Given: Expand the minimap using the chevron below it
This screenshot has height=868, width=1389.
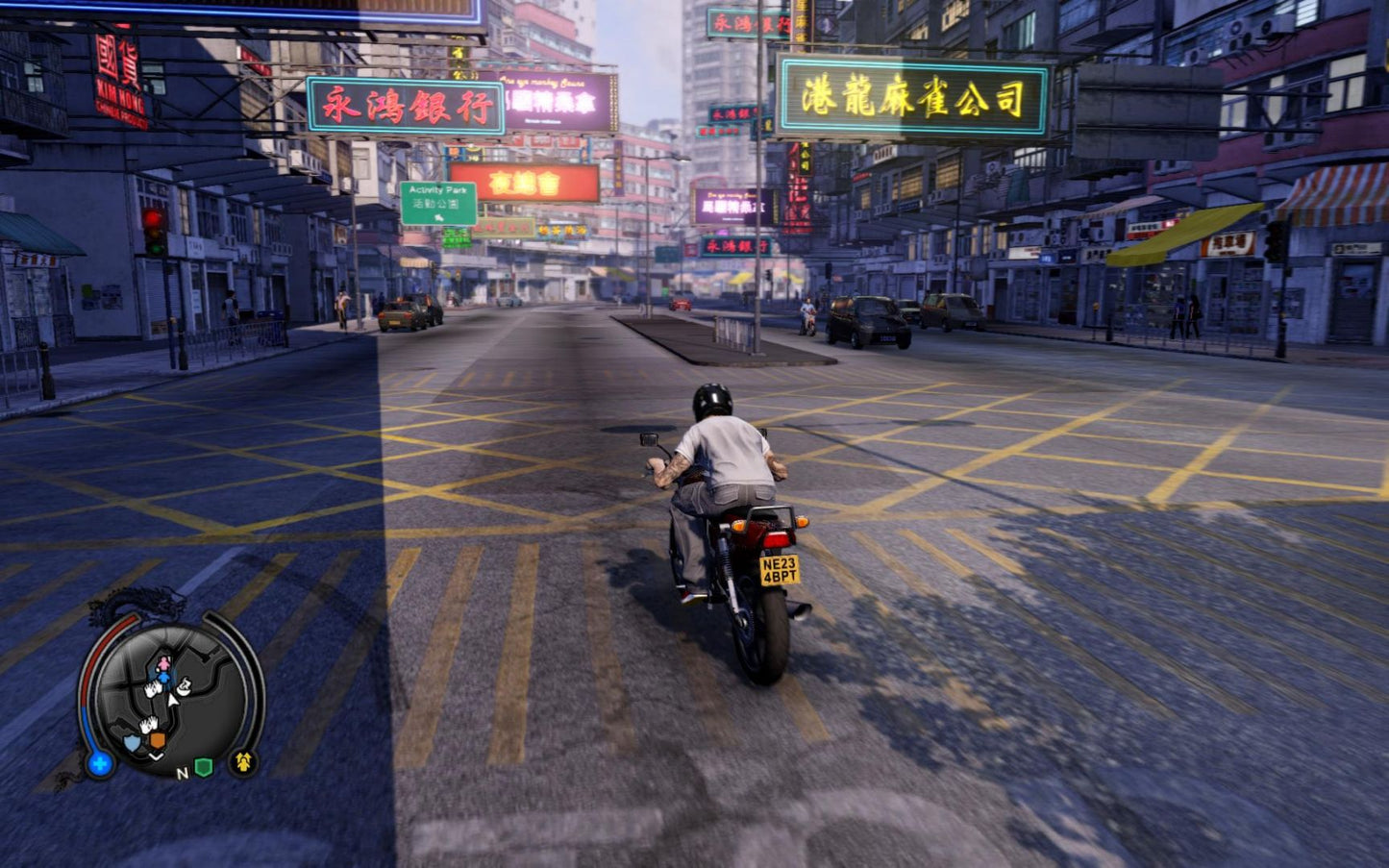Looking at the screenshot, I should pyautogui.click(x=156, y=756).
